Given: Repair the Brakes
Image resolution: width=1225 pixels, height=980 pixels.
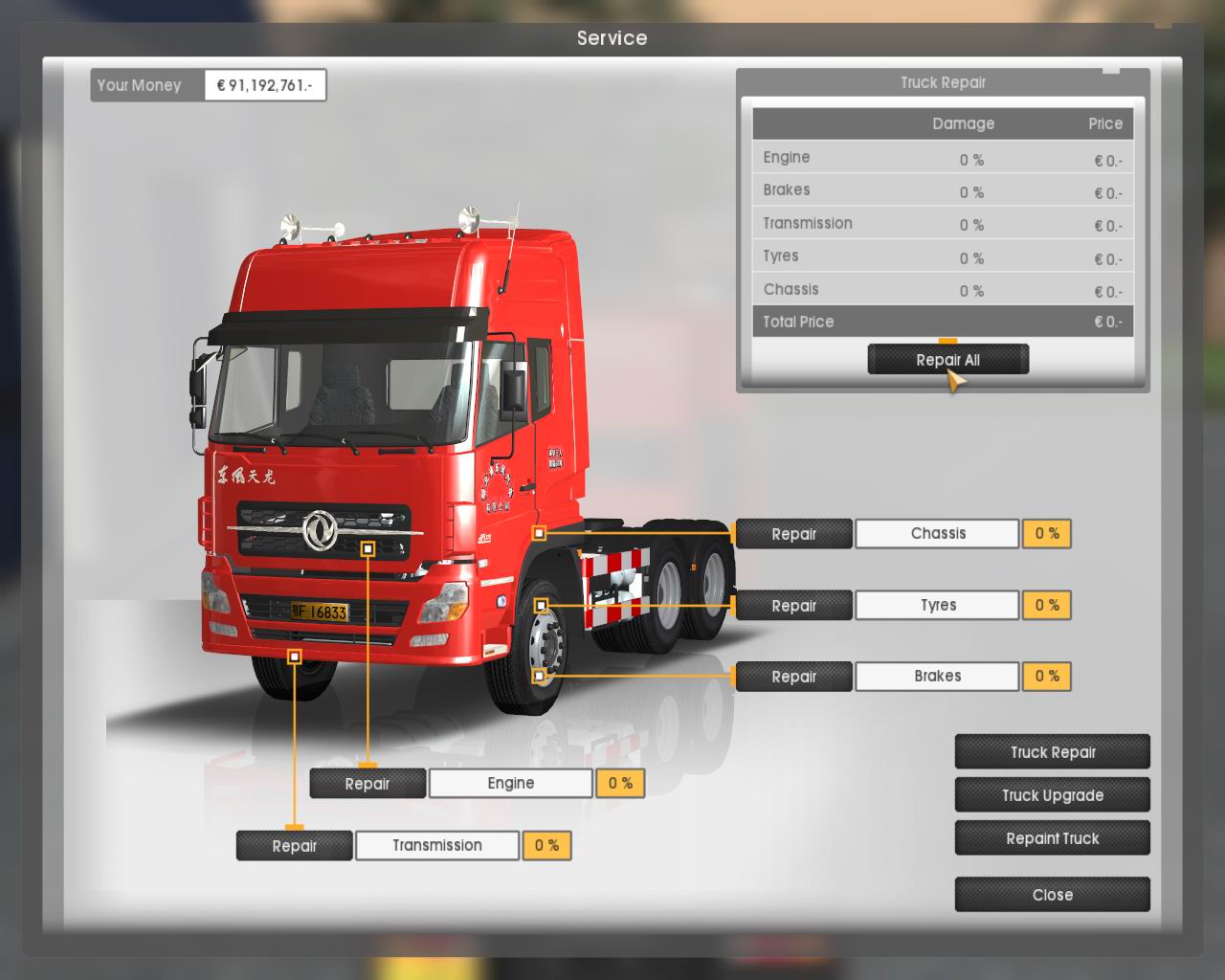Looking at the screenshot, I should (x=793, y=677).
